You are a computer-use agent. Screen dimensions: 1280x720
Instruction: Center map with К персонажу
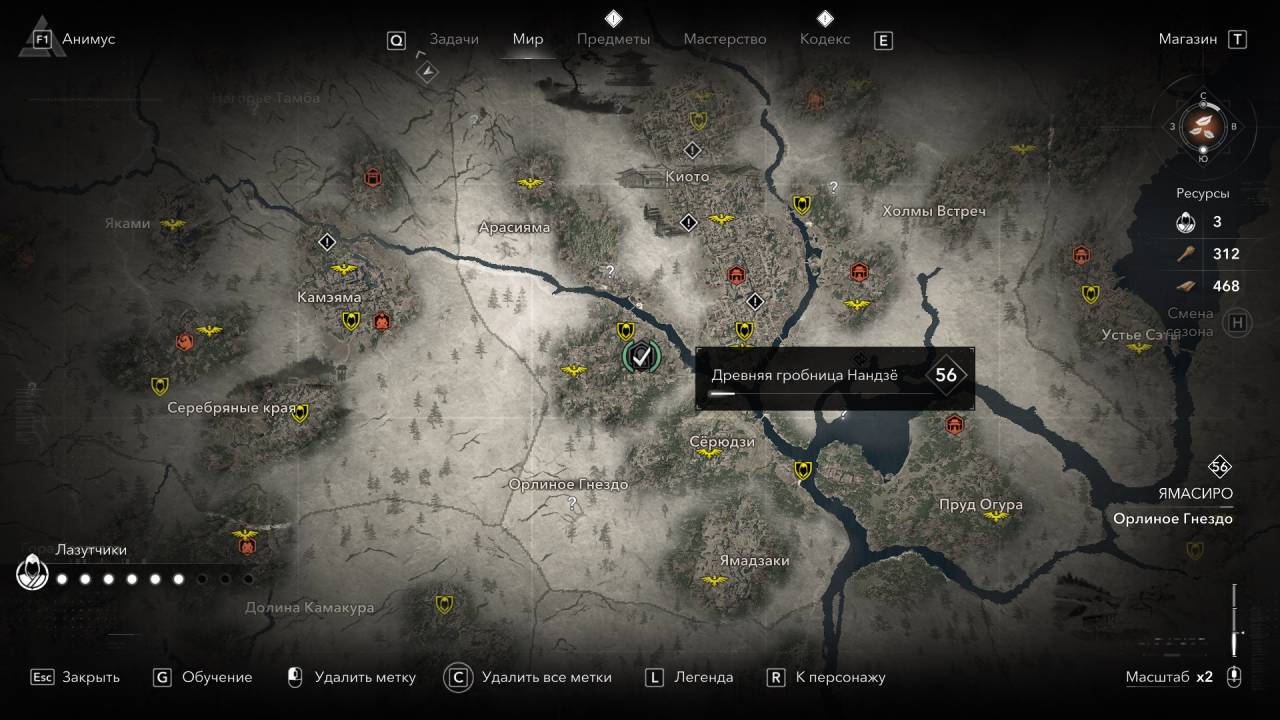(826, 677)
